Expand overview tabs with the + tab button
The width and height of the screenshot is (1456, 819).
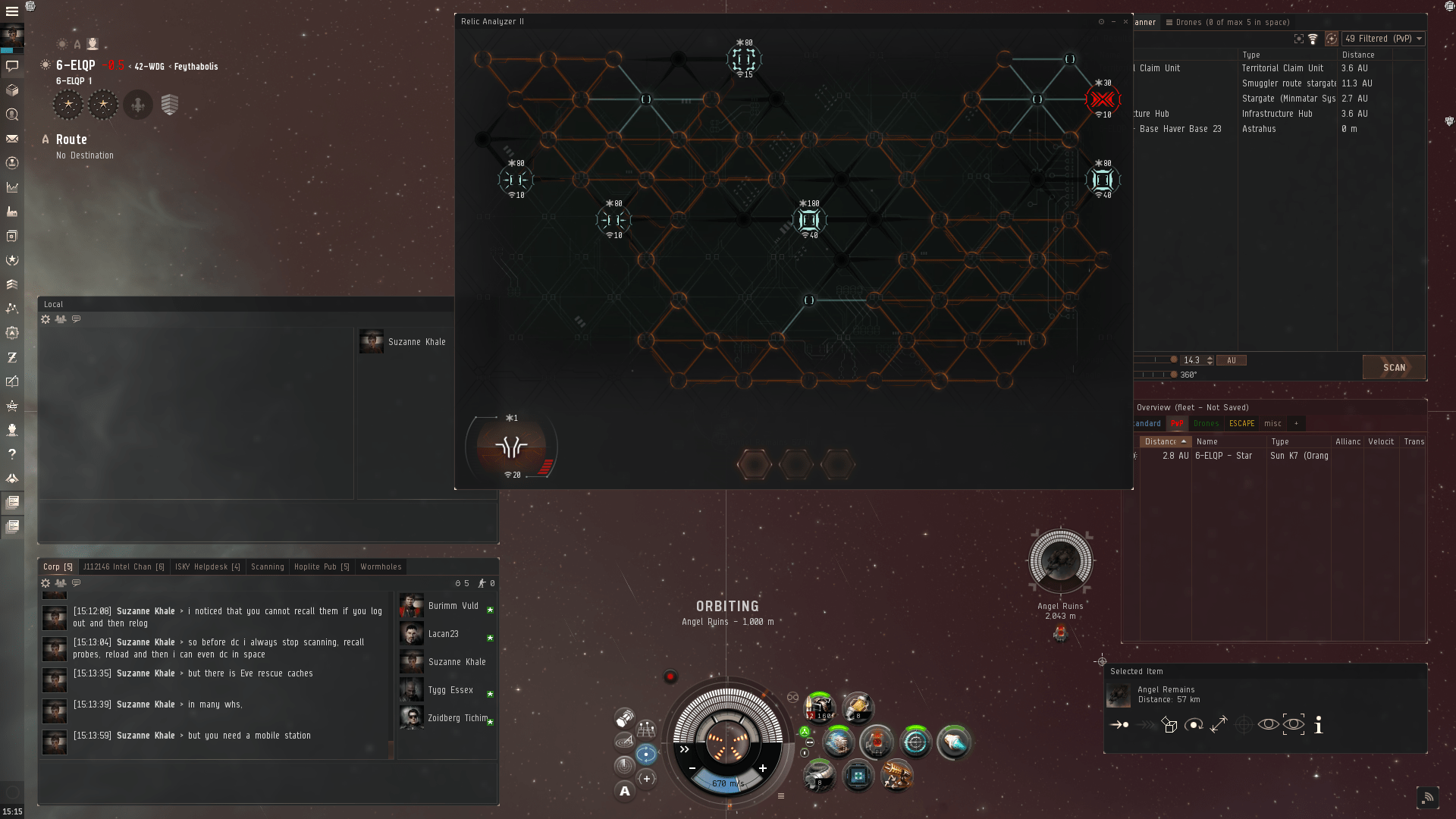pos(1297,423)
